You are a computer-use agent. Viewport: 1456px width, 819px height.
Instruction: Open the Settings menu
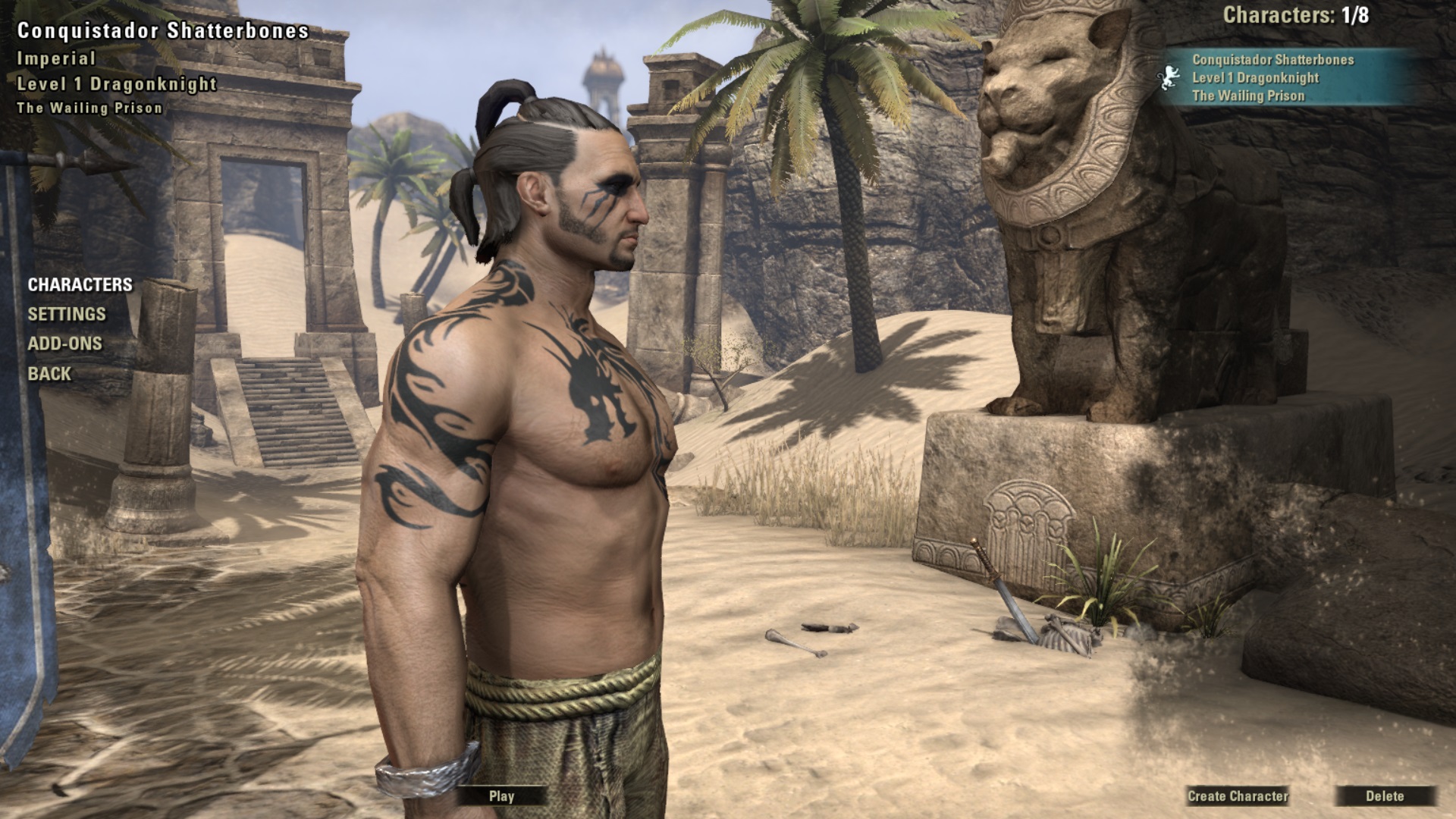click(x=67, y=314)
